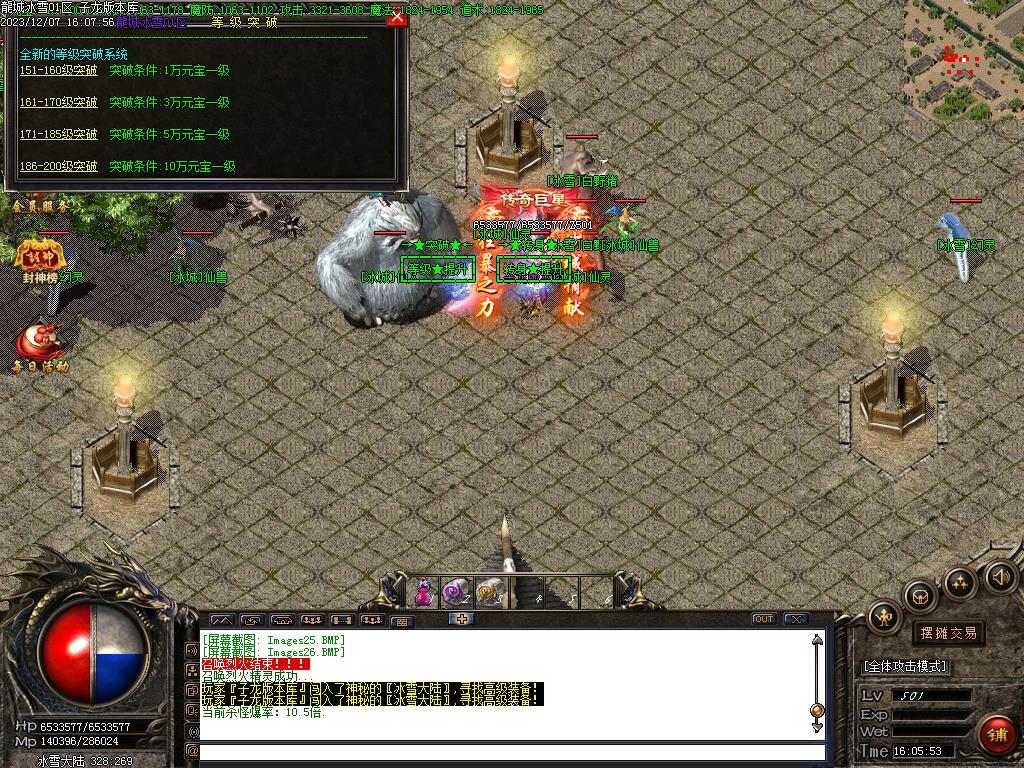Open the skills three-star icon button

pyautogui.click(x=961, y=582)
